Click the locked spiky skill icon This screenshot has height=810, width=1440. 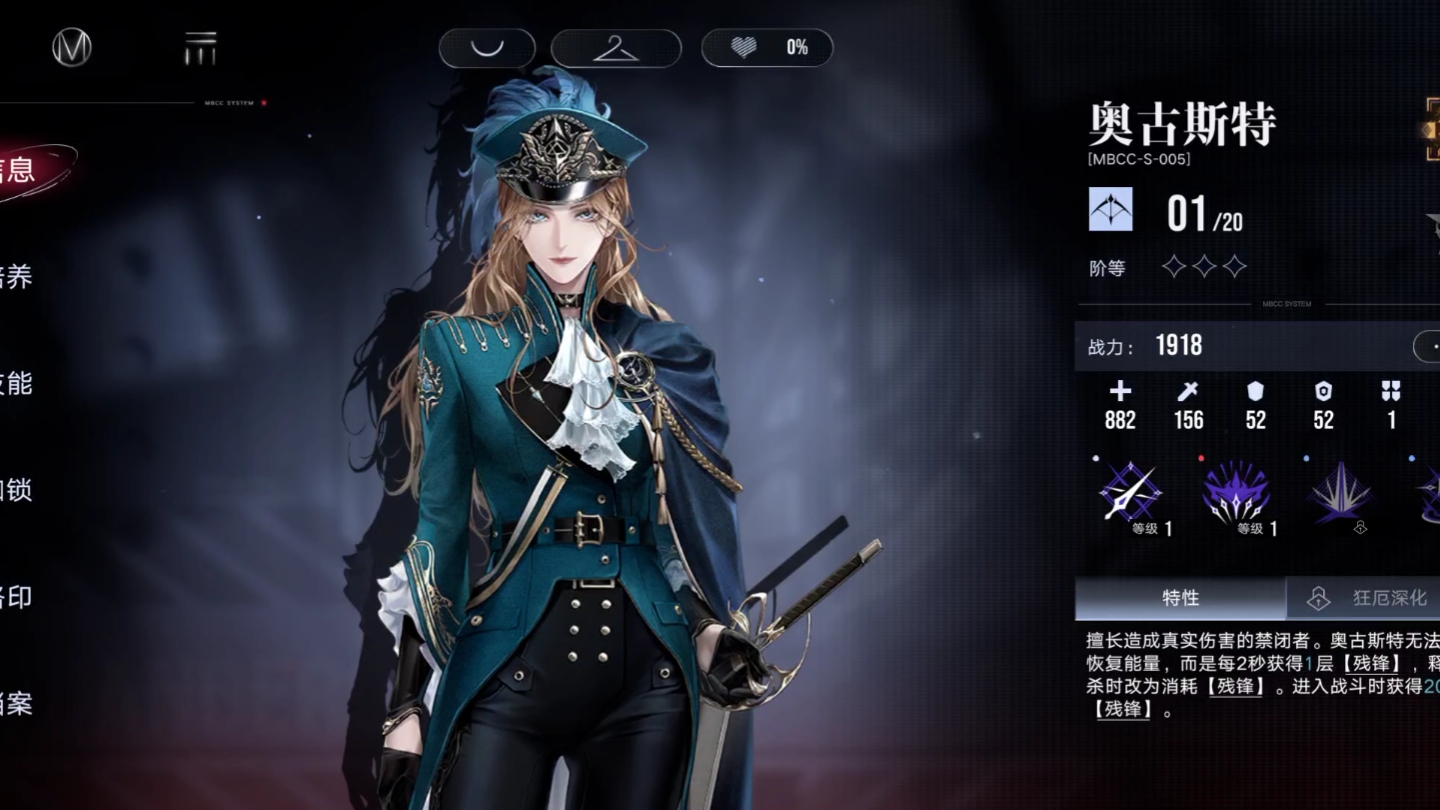[x=1341, y=494]
